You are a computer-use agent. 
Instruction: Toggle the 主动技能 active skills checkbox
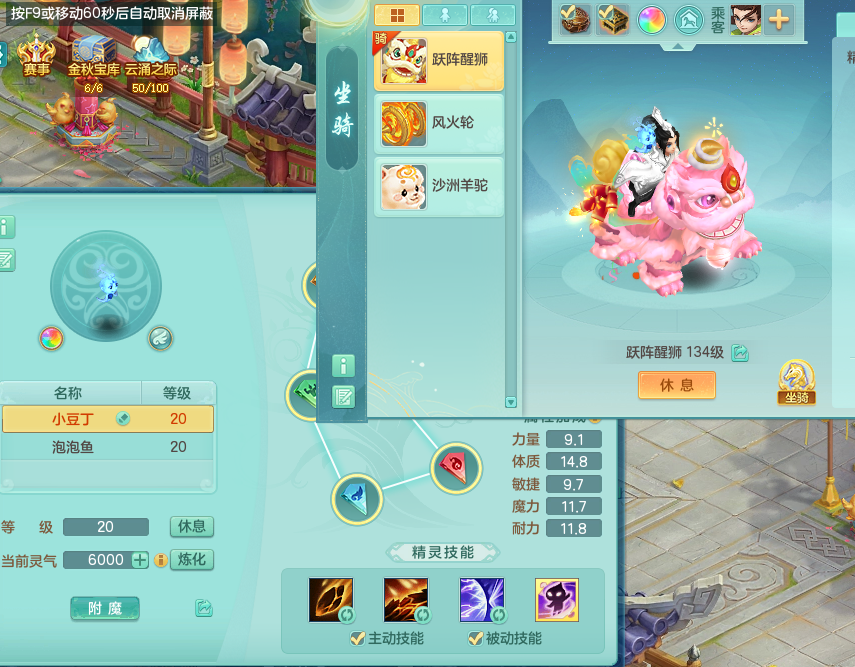pyautogui.click(x=357, y=639)
